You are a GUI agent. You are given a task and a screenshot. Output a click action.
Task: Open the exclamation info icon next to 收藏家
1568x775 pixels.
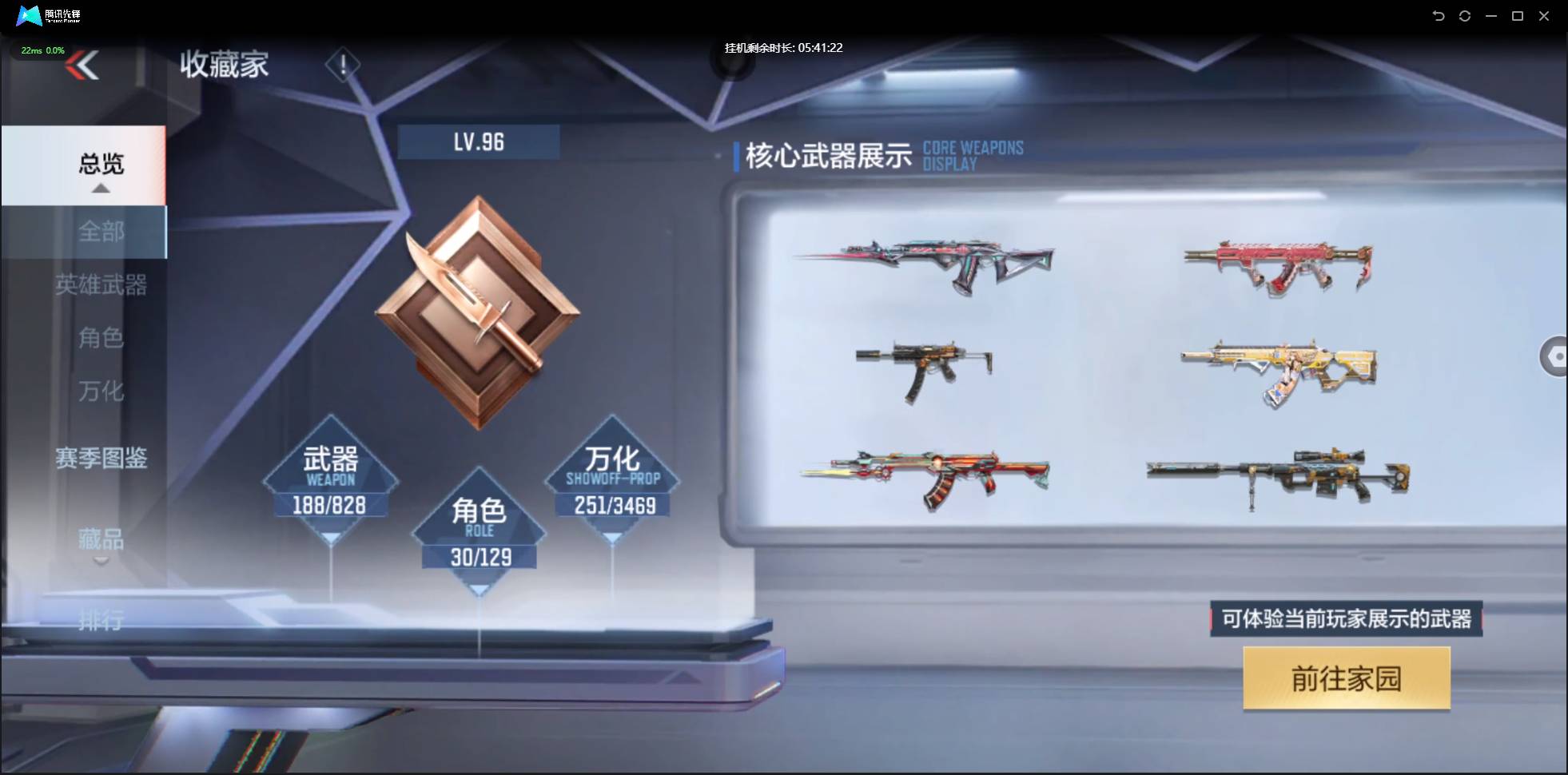(x=344, y=64)
